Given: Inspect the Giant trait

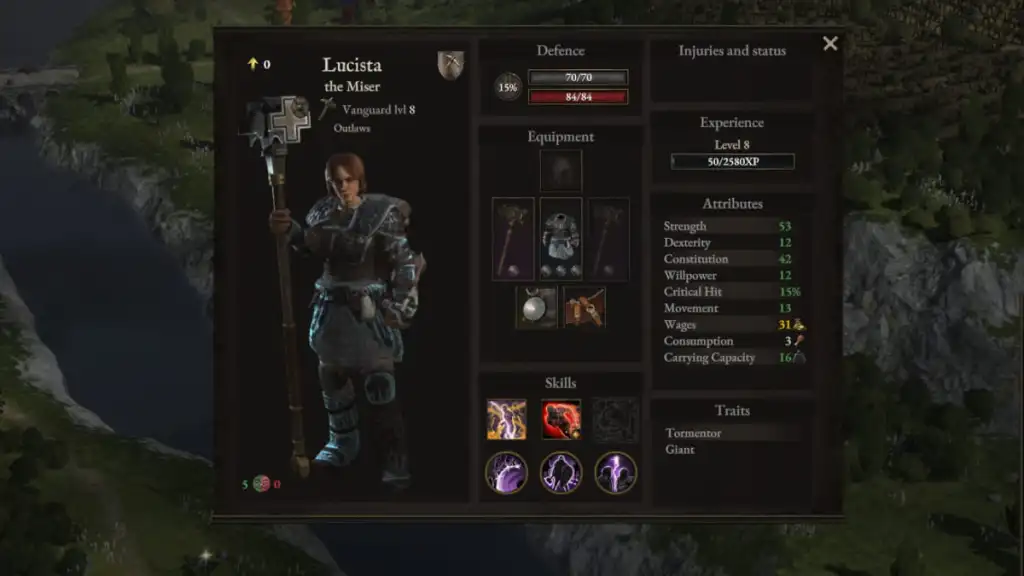Looking at the screenshot, I should 680,450.
